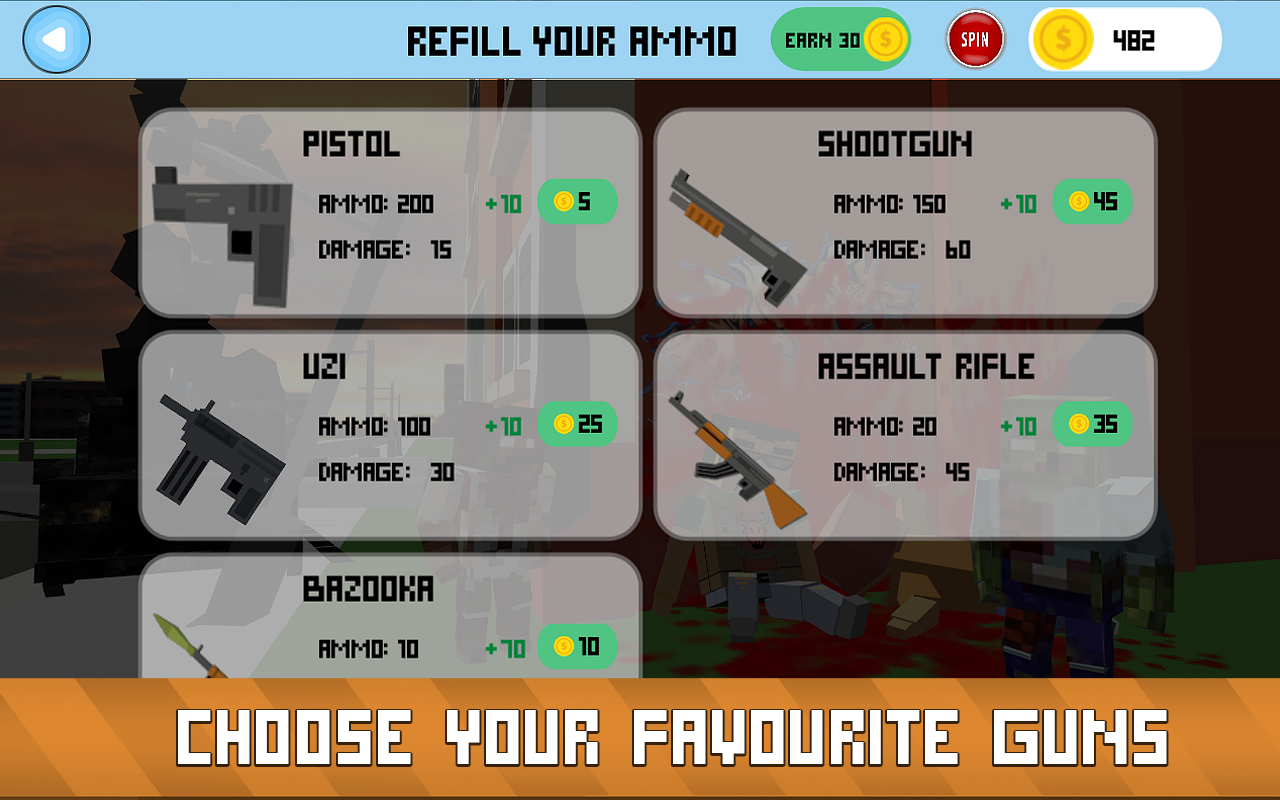
Task: Buy 10 Shootgun ammo for 45 coins
Action: coord(1092,201)
